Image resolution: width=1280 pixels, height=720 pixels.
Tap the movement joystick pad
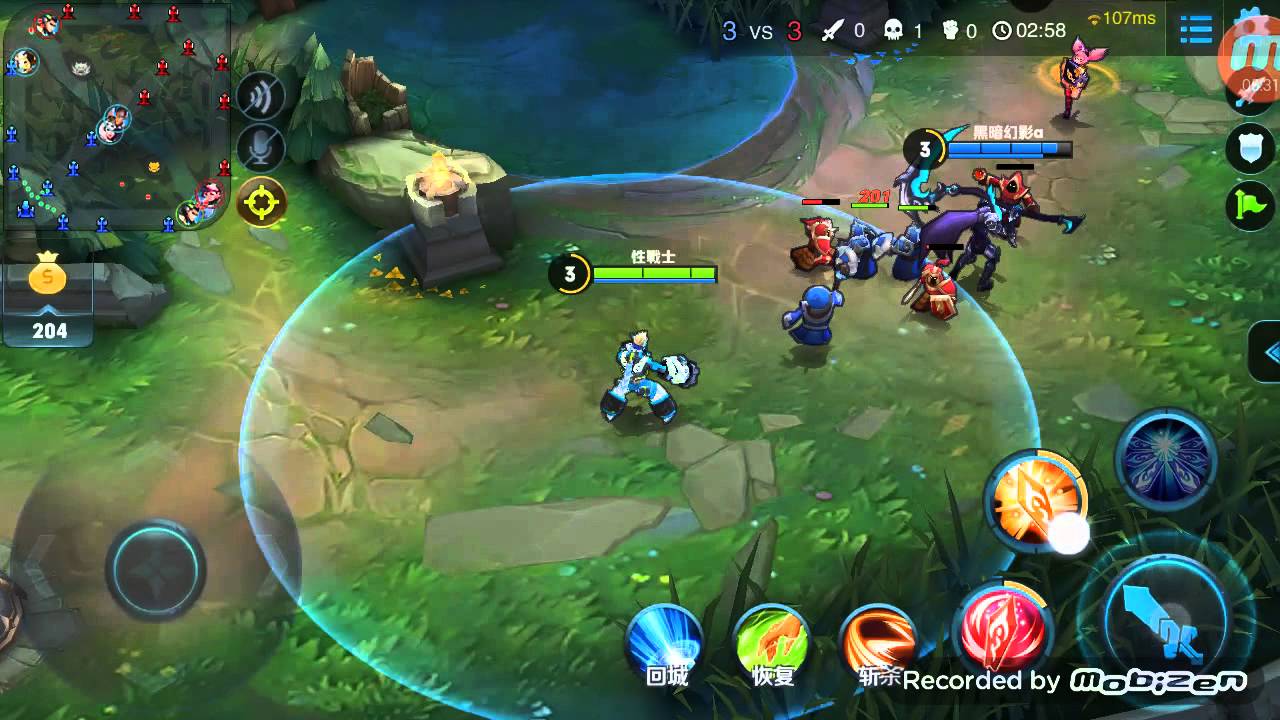click(157, 569)
